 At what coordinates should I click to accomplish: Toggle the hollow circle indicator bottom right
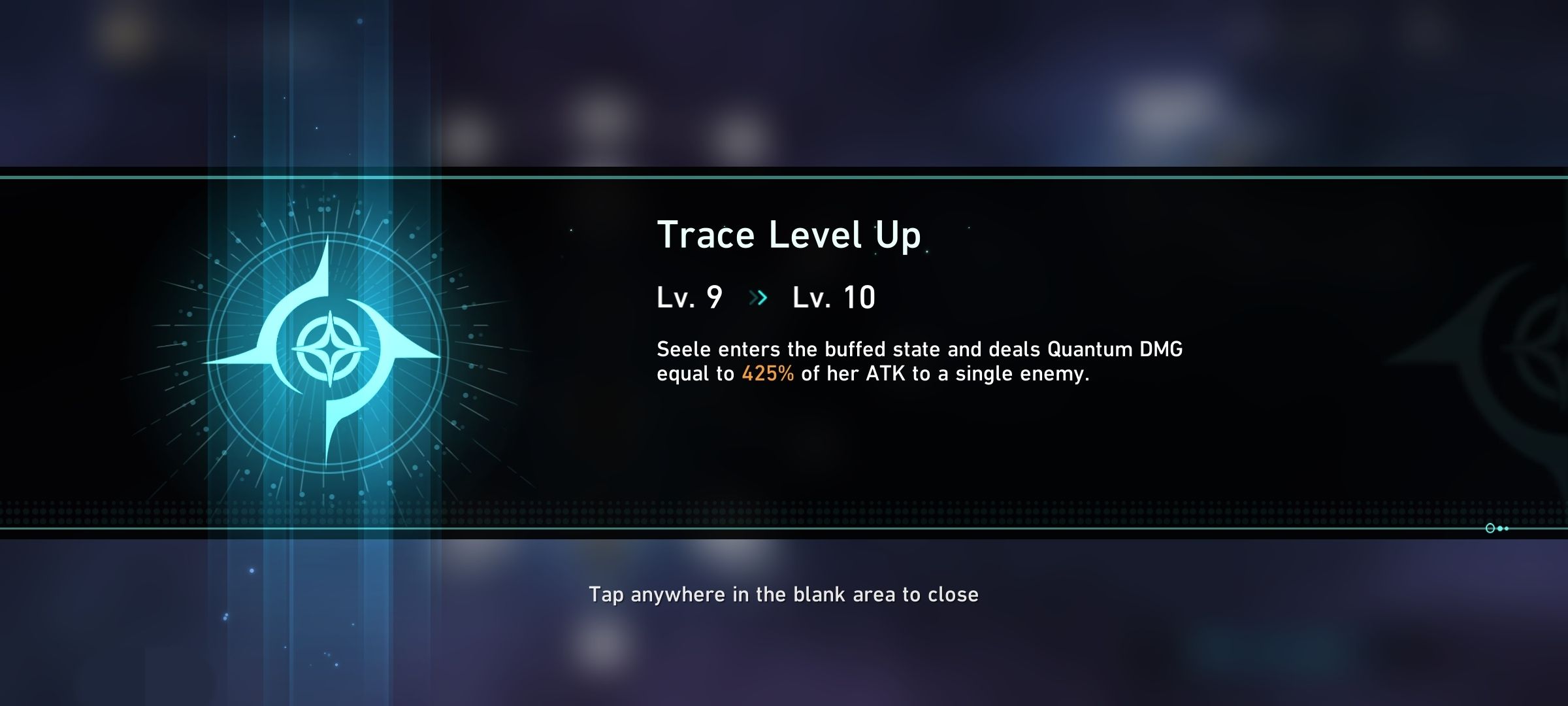click(x=1490, y=528)
